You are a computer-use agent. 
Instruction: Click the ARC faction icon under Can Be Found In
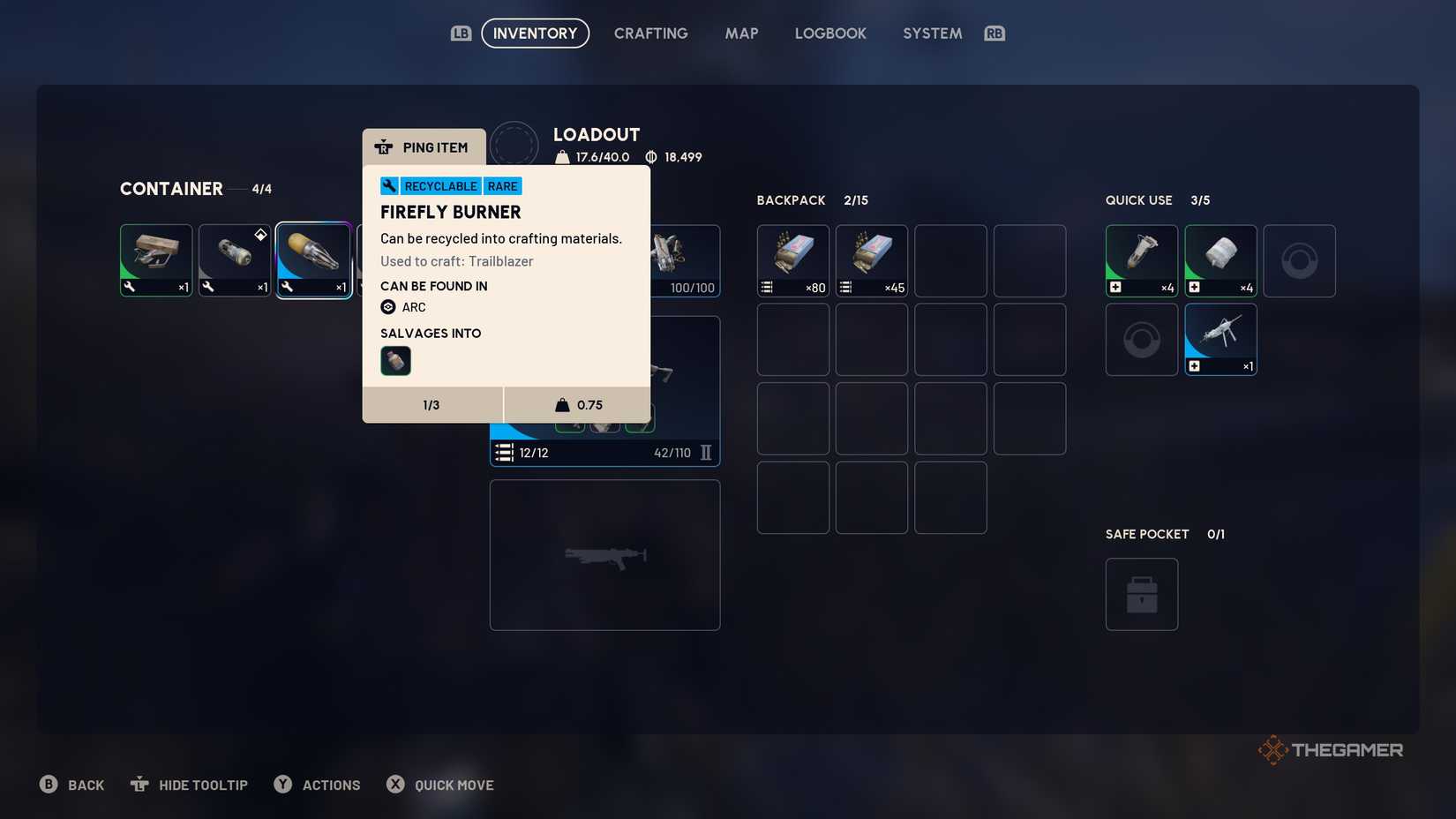[388, 306]
